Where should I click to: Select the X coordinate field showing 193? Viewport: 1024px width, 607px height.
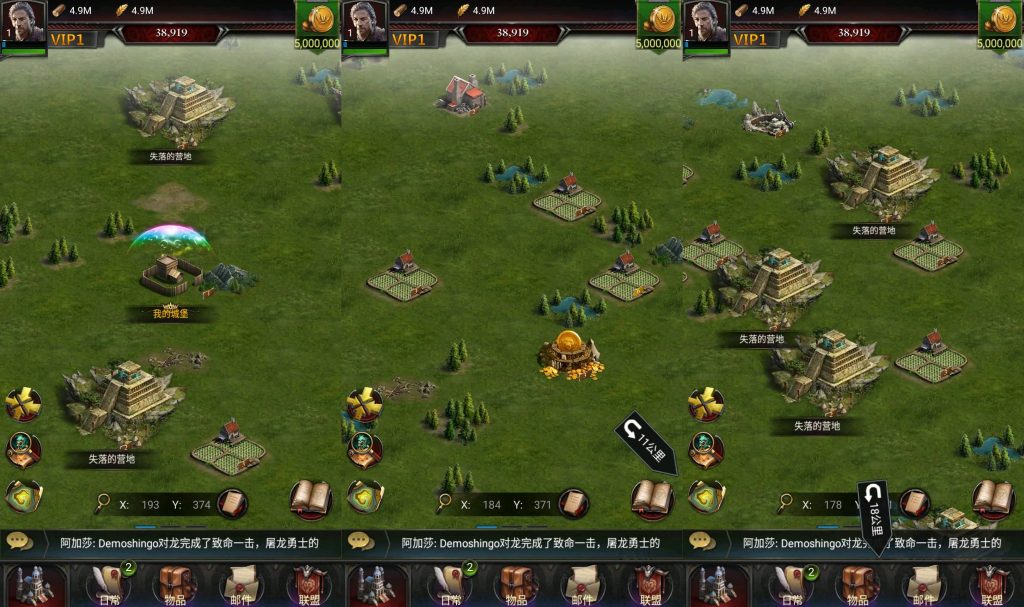(150, 505)
